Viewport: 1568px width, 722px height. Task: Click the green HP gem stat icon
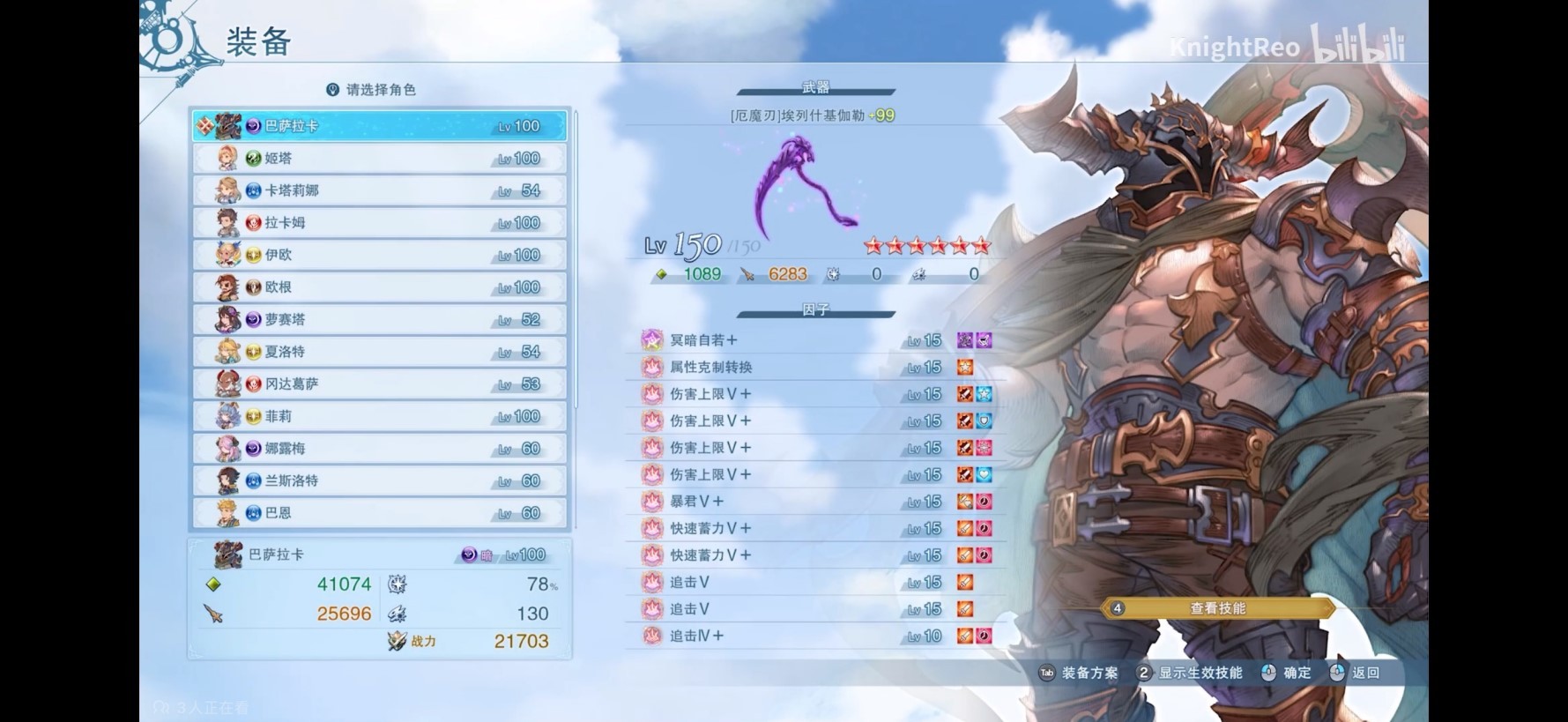[212, 583]
